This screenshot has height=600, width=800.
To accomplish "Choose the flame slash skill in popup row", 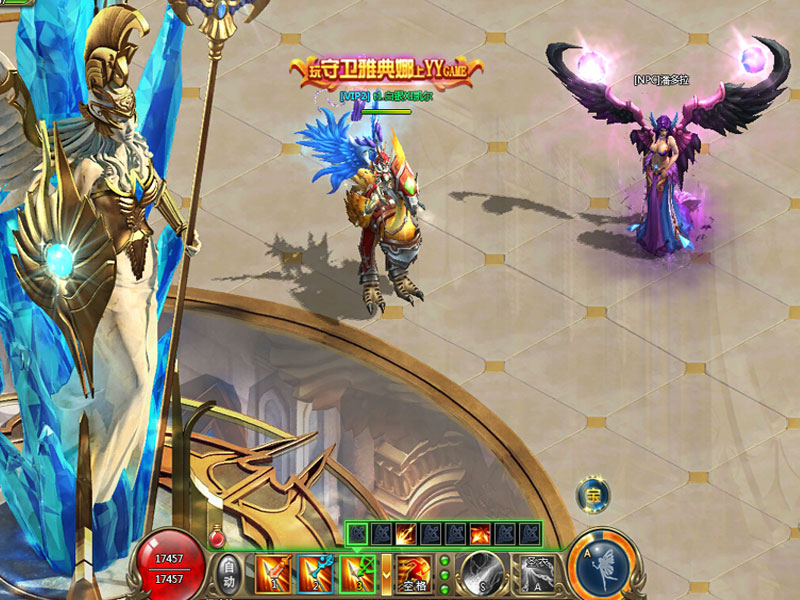I will click(x=407, y=534).
